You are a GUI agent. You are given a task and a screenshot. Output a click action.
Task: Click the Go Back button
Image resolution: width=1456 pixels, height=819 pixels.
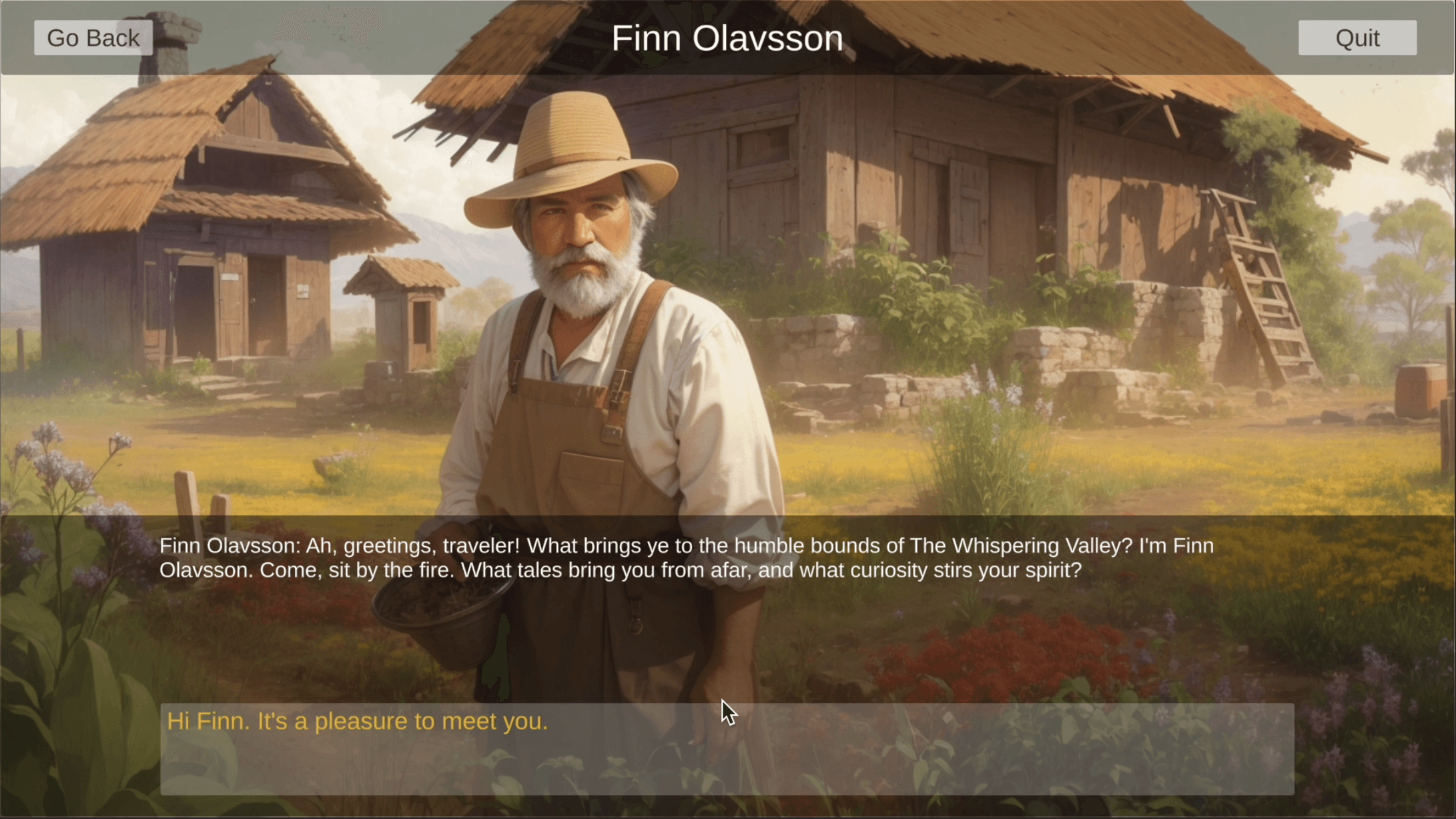(93, 38)
